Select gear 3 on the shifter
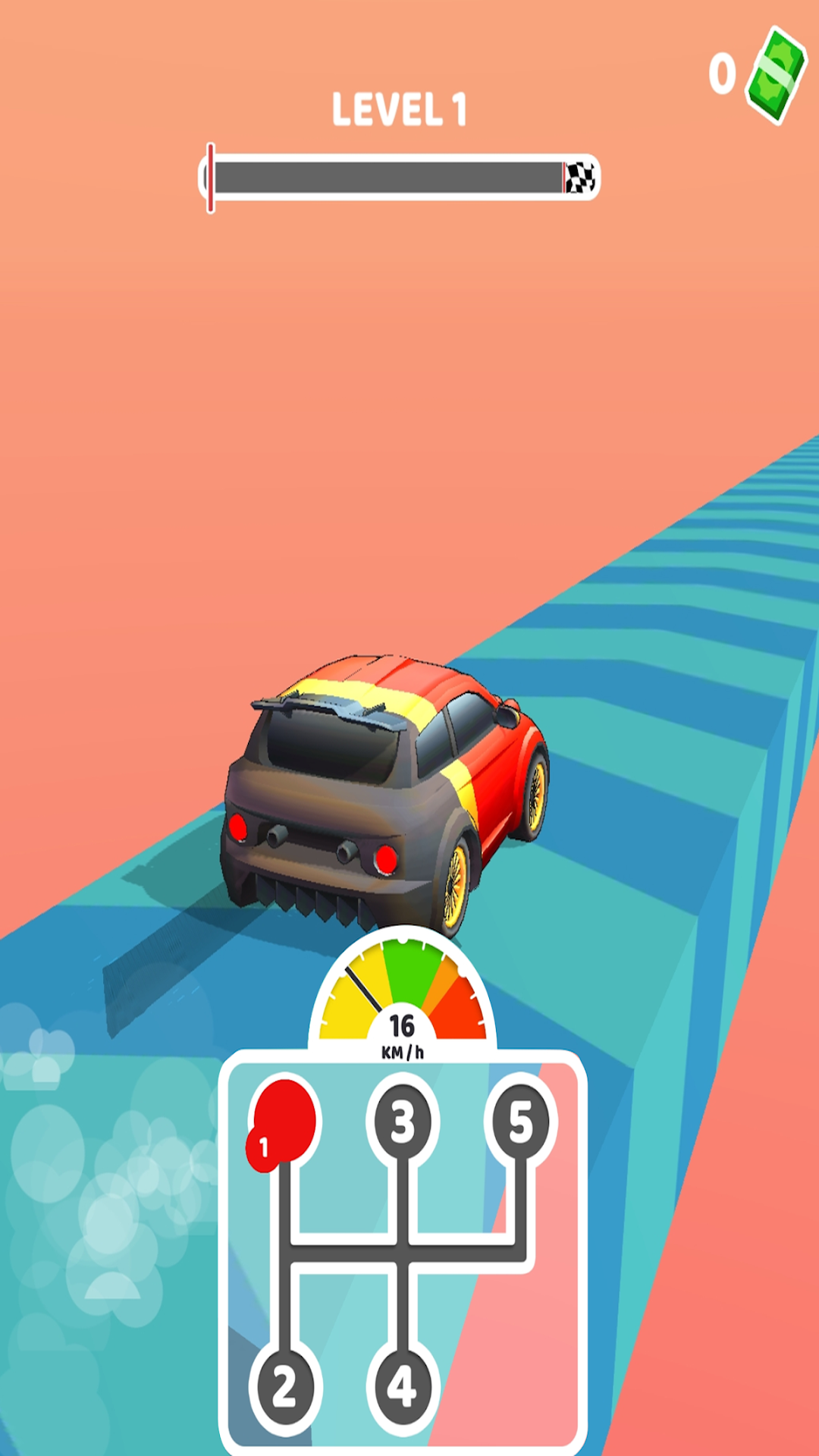This screenshot has width=819, height=1456. [x=403, y=1122]
